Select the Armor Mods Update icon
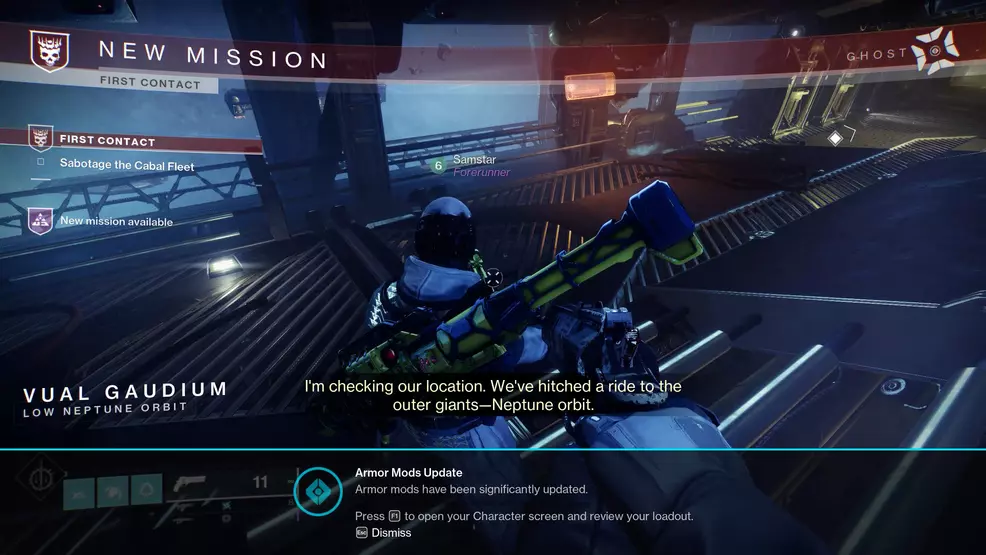The image size is (986, 555). click(318, 490)
